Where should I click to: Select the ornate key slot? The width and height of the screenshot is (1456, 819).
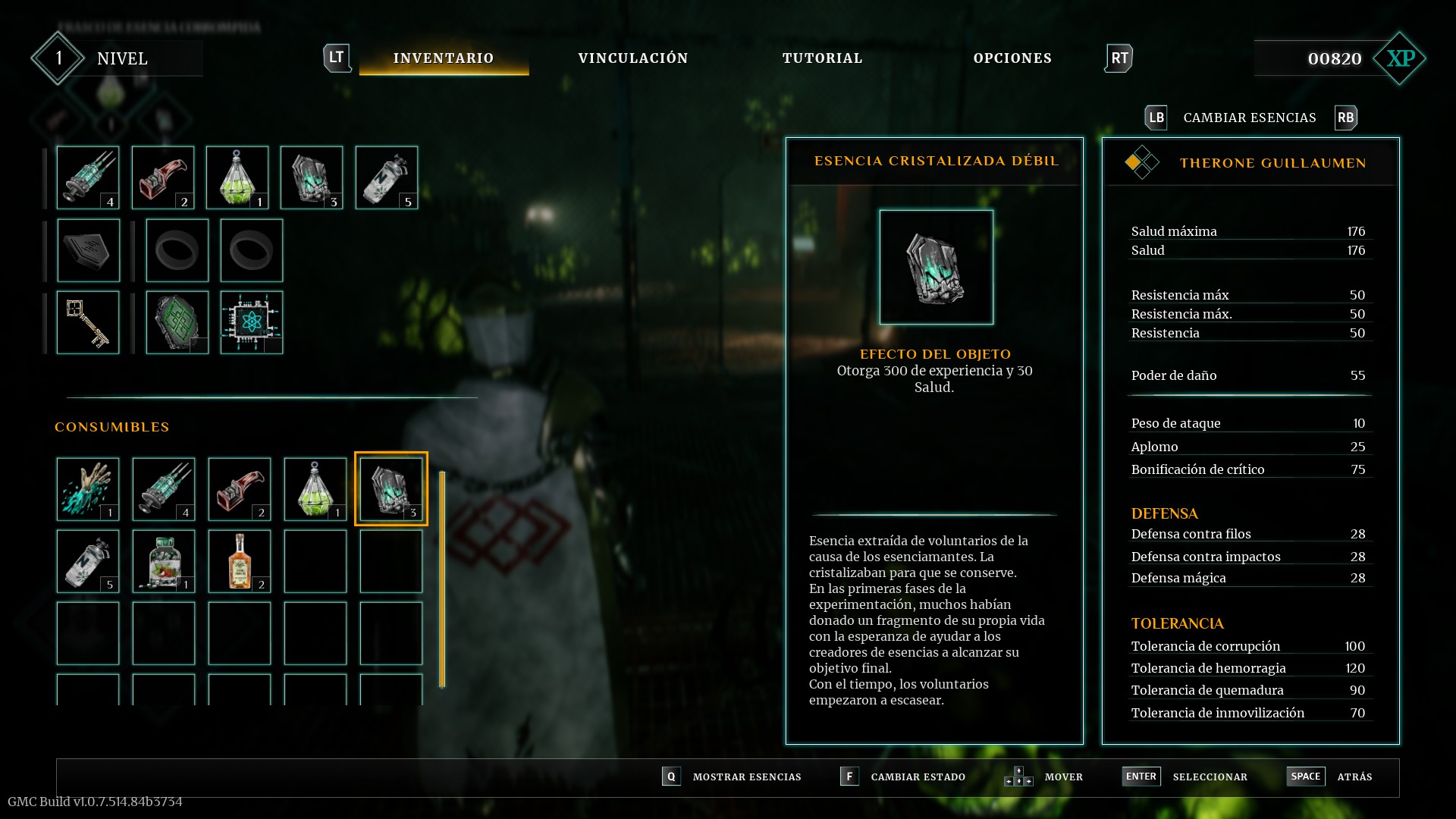pos(88,322)
